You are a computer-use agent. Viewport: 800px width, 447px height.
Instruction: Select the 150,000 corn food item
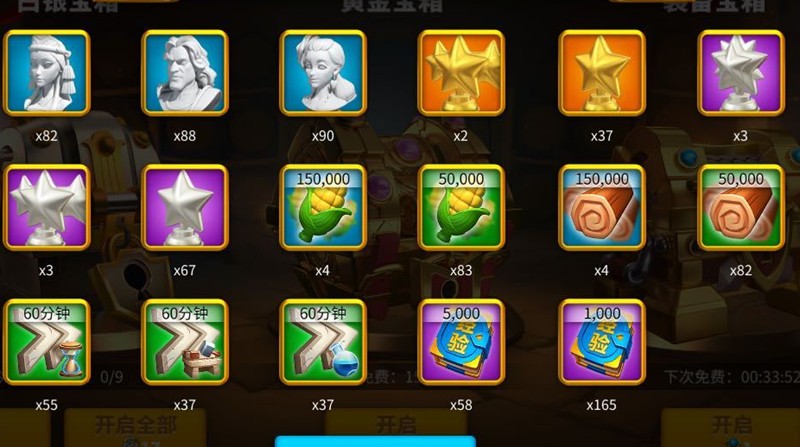(x=323, y=207)
